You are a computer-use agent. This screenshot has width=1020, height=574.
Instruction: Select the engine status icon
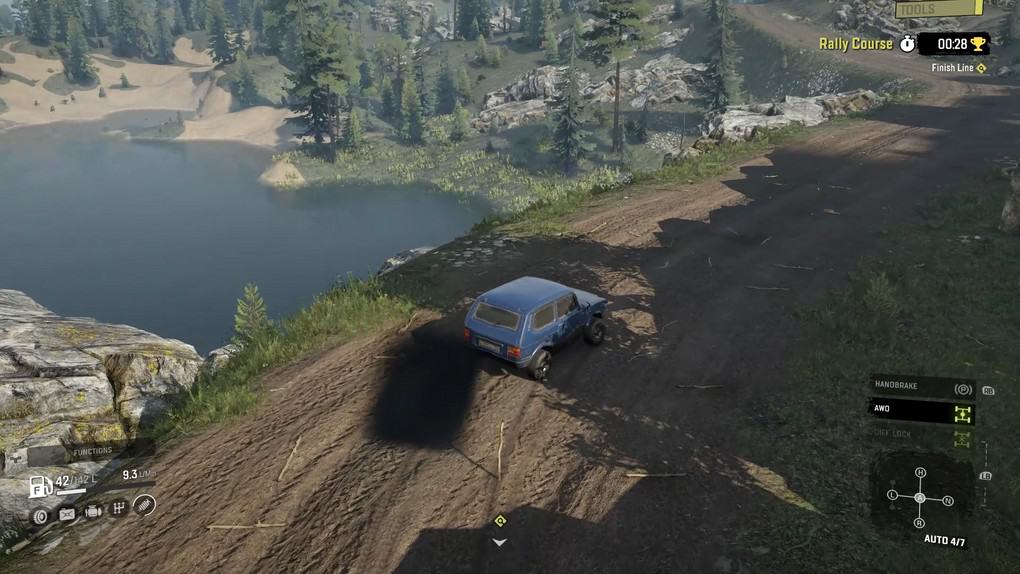pos(93,512)
